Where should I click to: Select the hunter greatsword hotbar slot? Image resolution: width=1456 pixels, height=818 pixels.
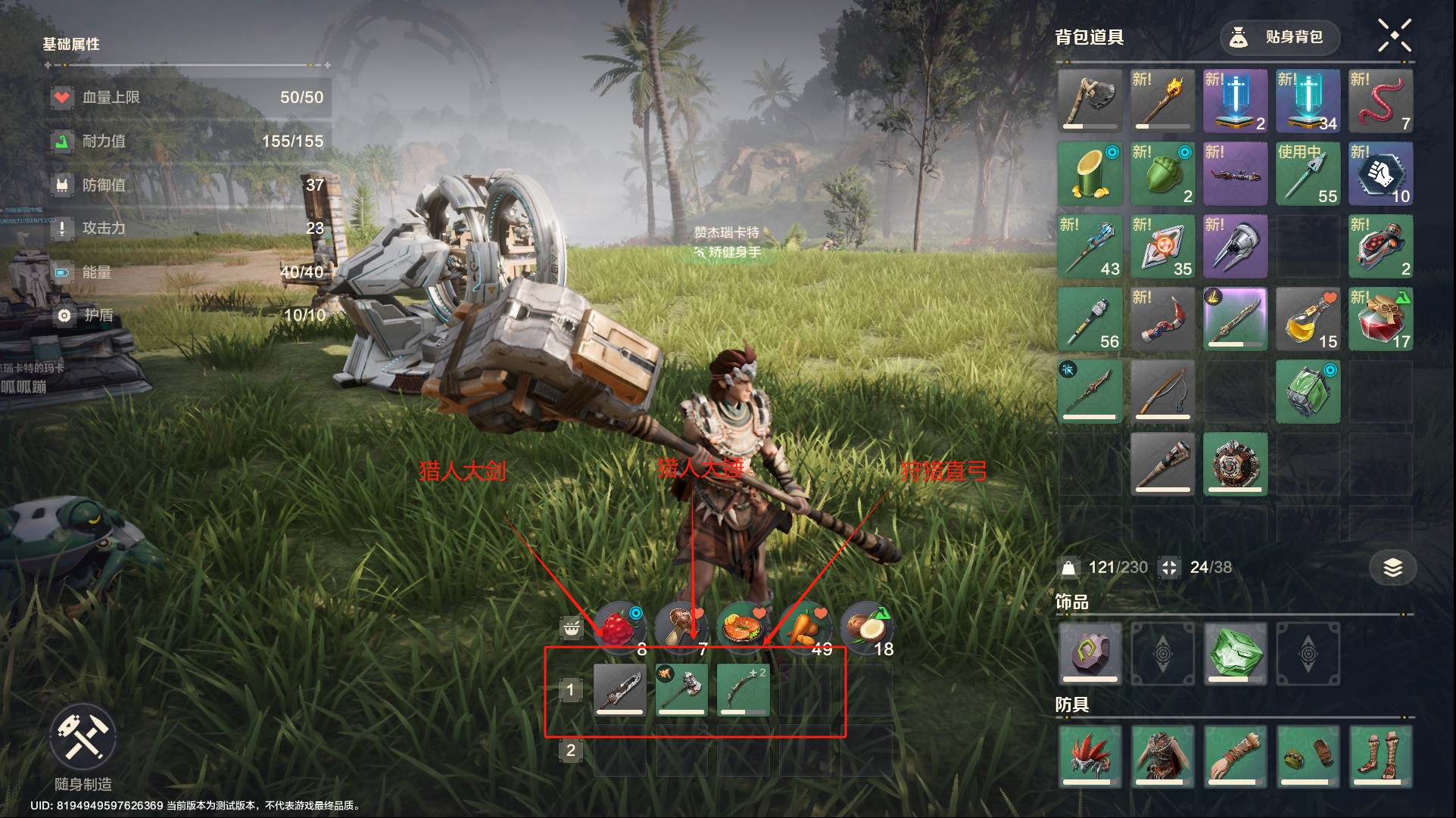point(619,689)
